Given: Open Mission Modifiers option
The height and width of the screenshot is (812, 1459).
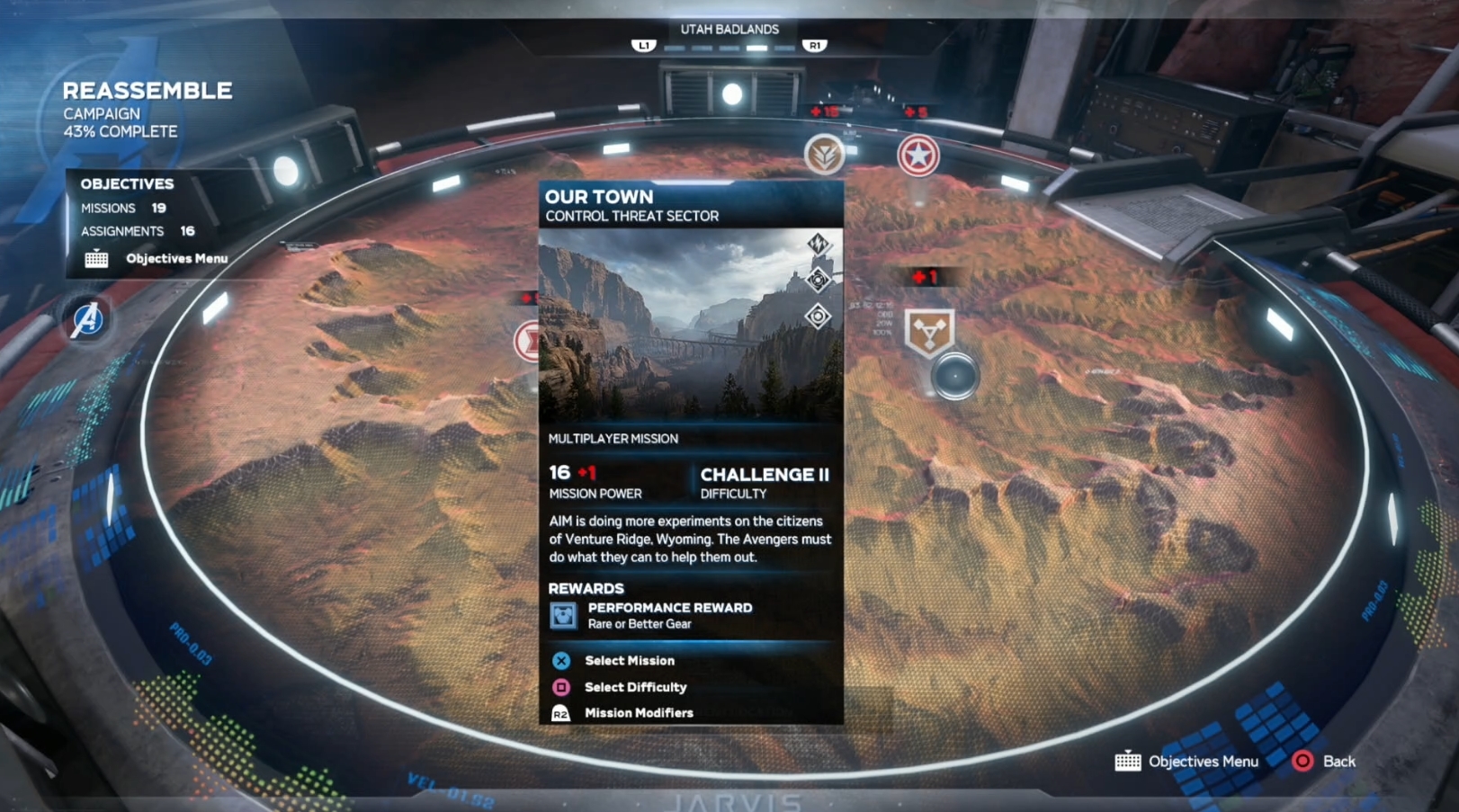Looking at the screenshot, I should 638,713.
